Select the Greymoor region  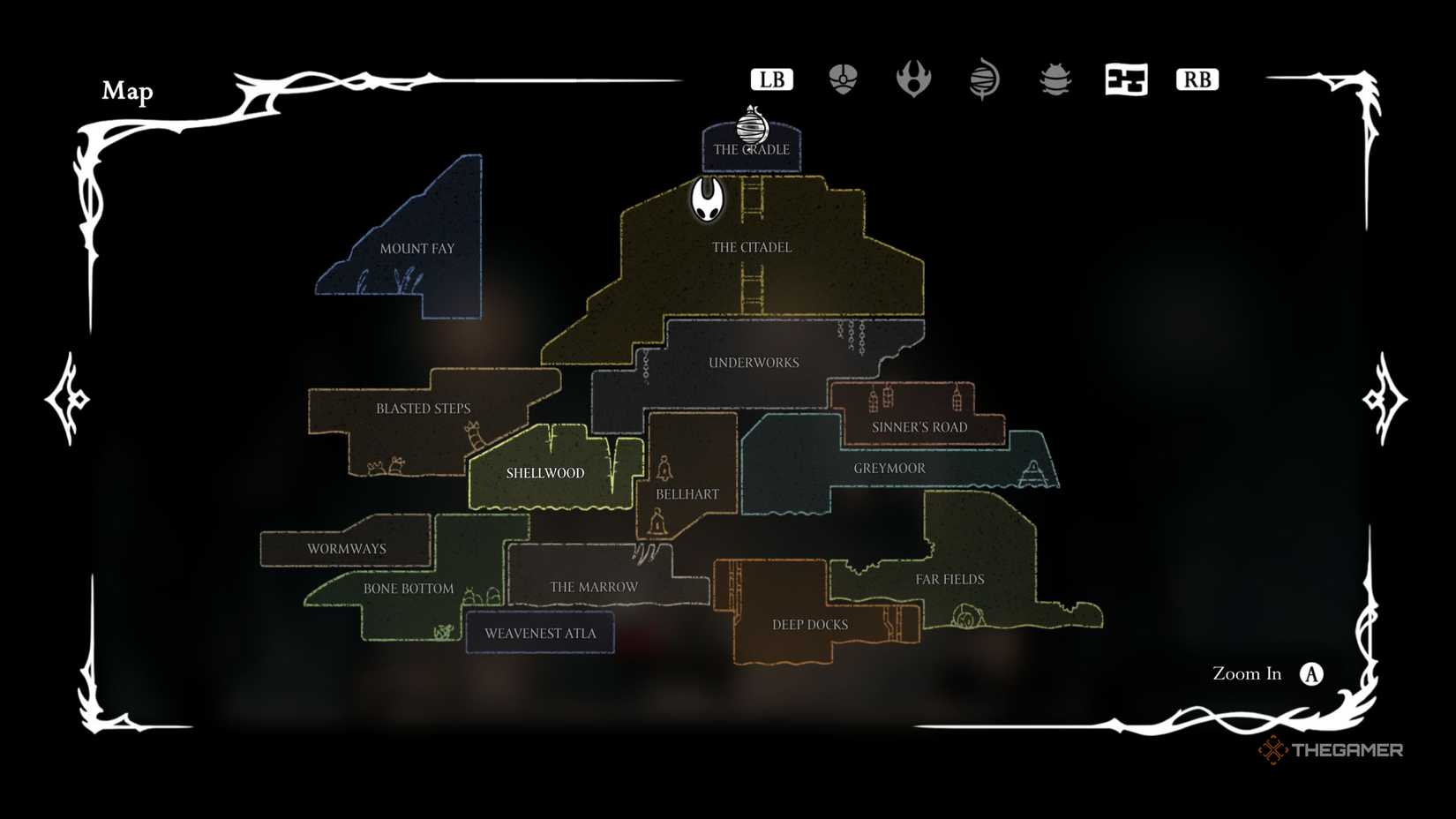[889, 468]
